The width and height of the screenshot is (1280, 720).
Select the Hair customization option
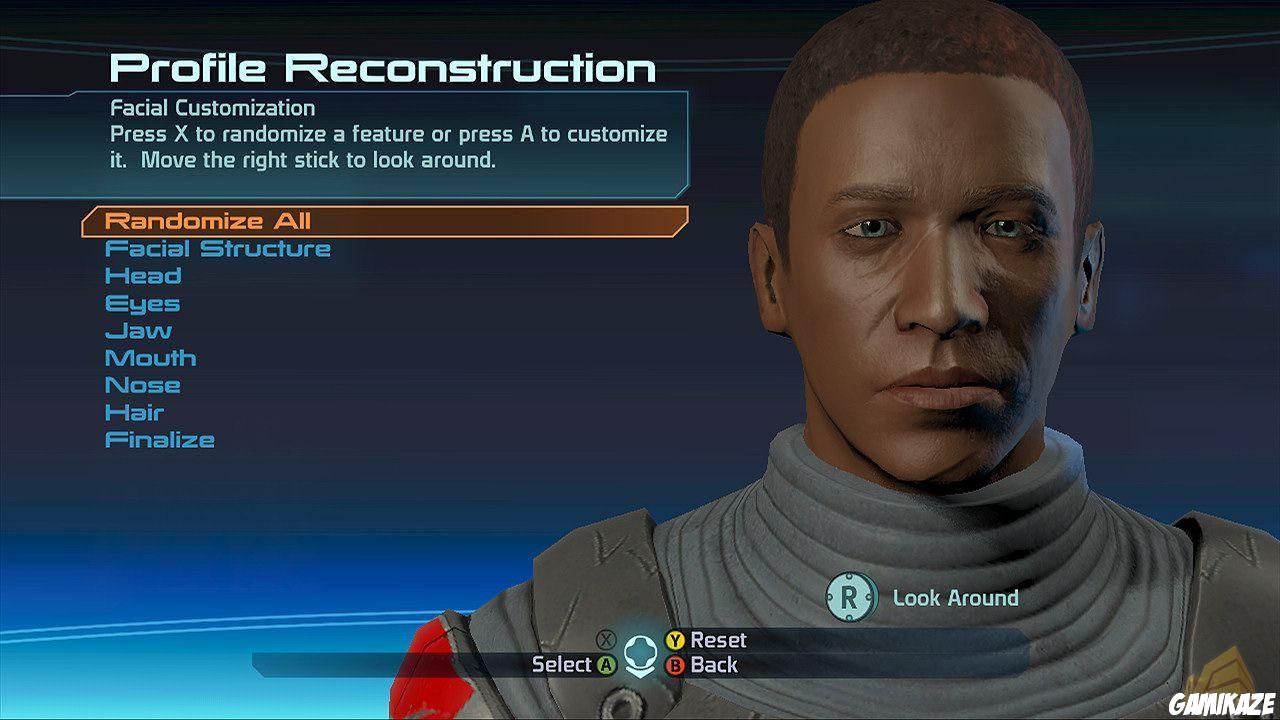coord(136,411)
